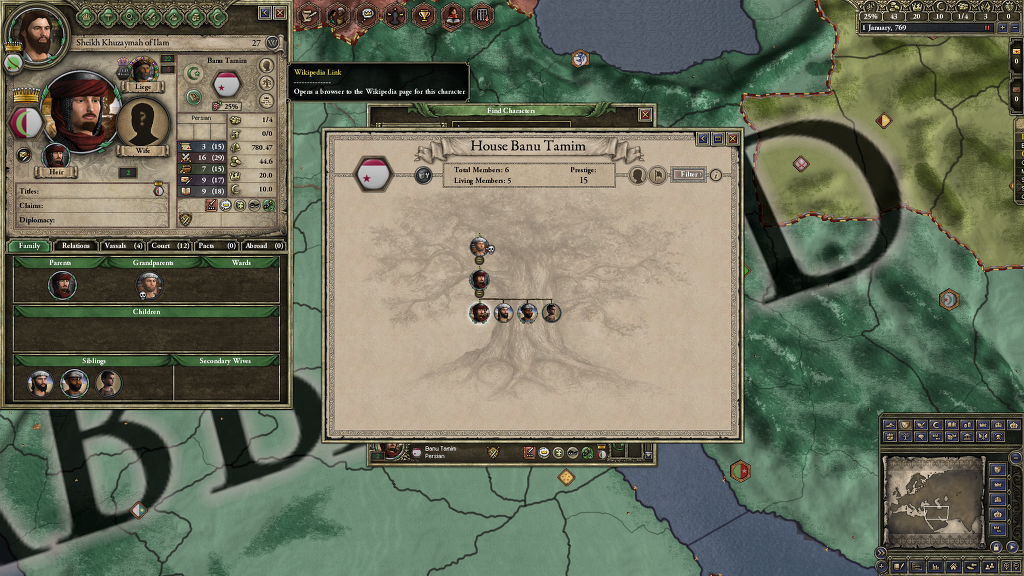
Task: Open the dynasty tree Filter options
Action: click(687, 175)
